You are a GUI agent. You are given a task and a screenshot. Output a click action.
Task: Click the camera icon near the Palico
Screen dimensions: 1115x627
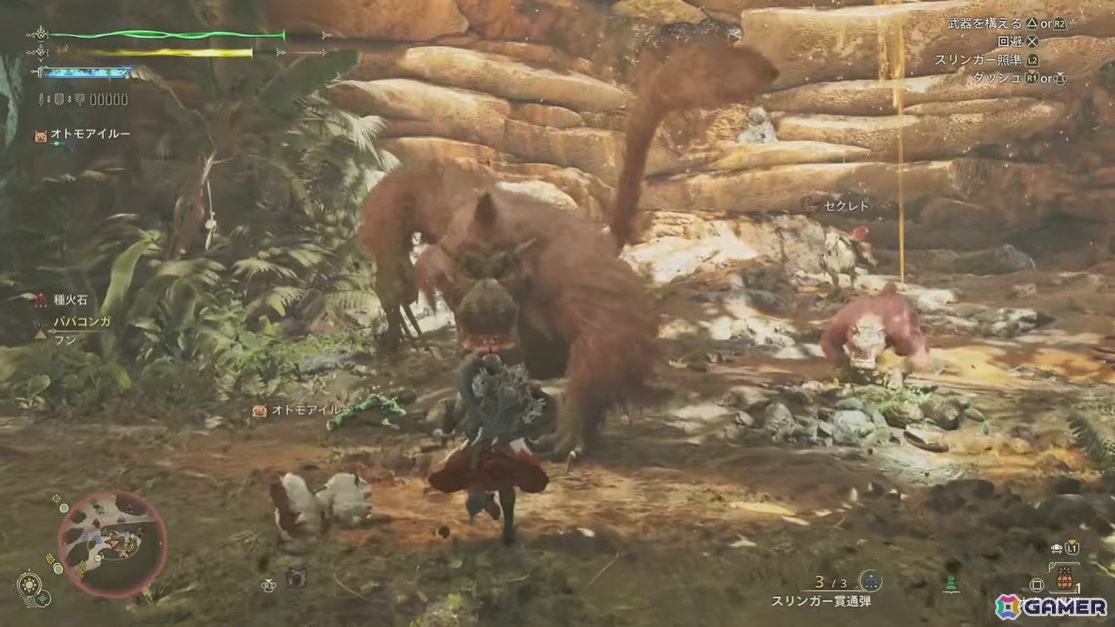click(x=295, y=578)
